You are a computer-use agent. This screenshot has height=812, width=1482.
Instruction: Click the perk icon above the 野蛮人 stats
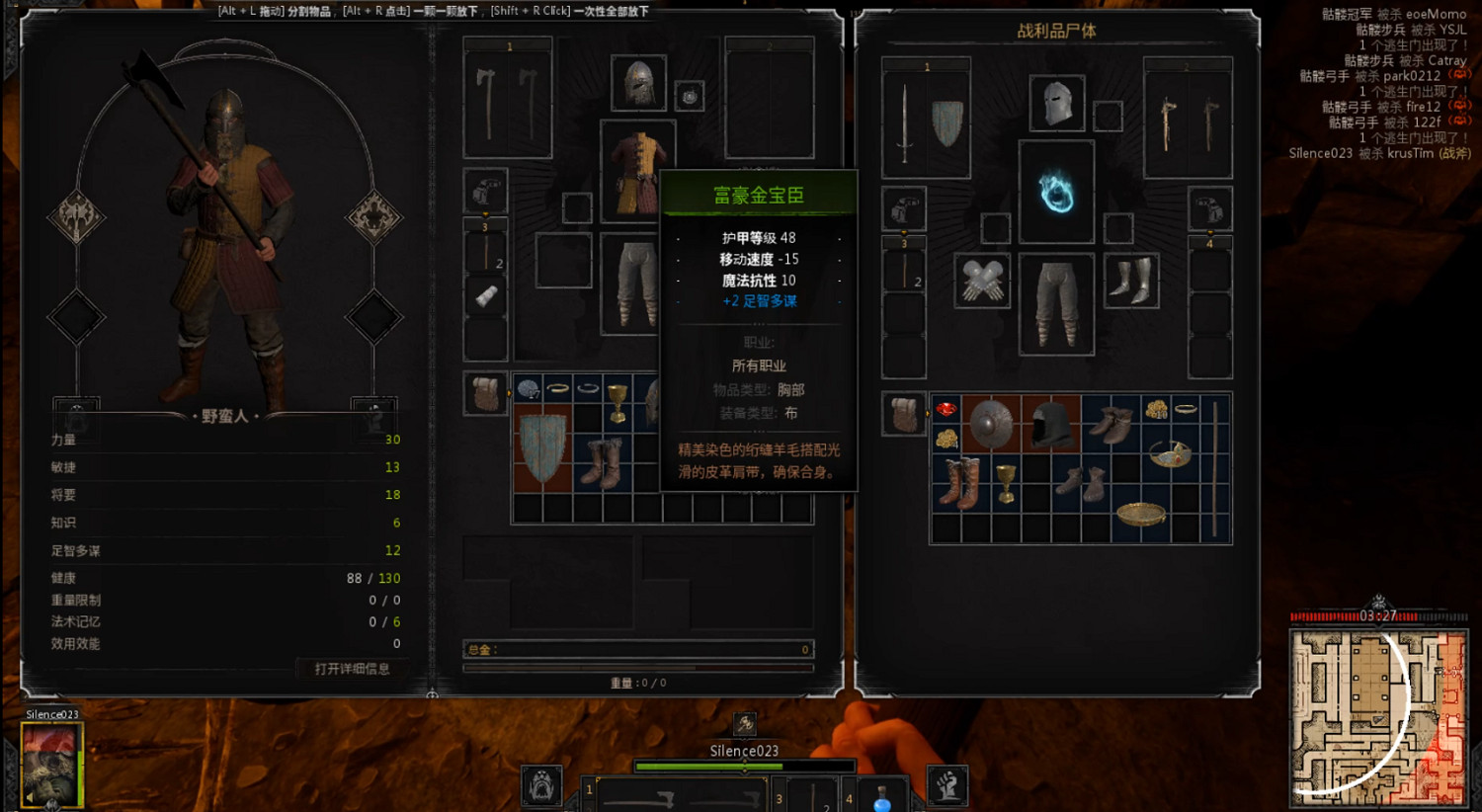pyautogui.click(x=76, y=408)
